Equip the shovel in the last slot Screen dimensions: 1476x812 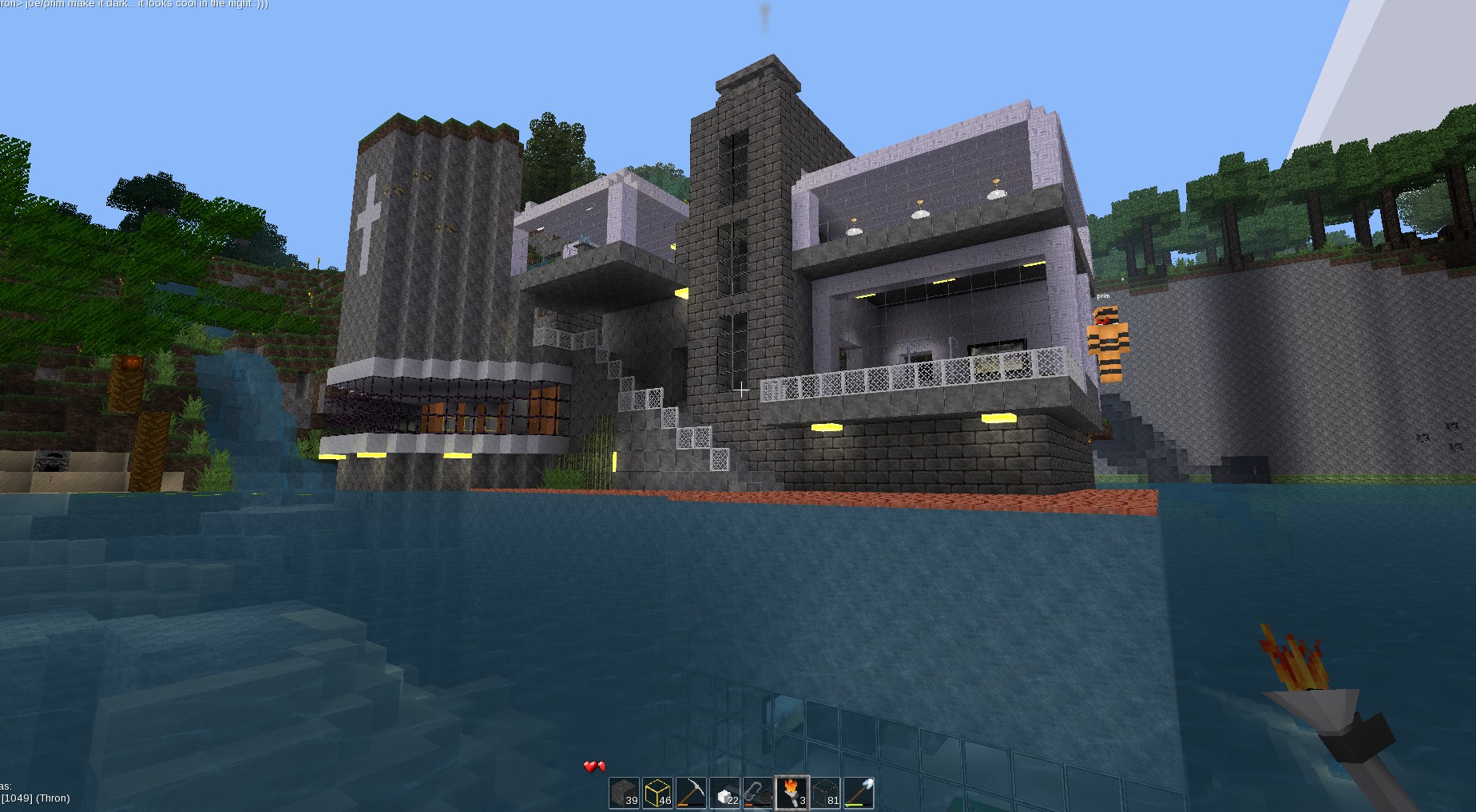(859, 793)
